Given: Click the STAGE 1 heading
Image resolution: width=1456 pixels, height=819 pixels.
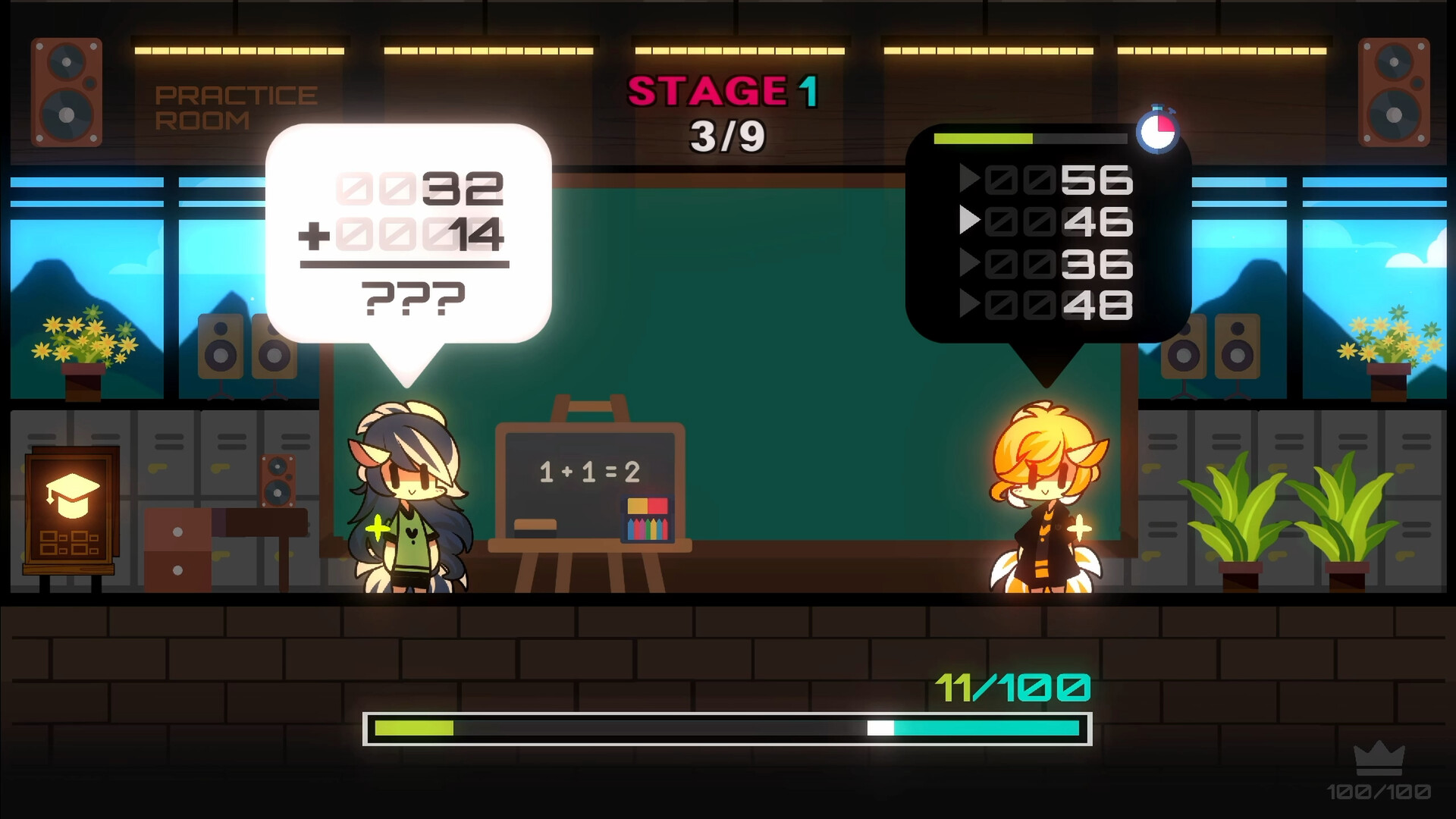Looking at the screenshot, I should (x=724, y=91).
